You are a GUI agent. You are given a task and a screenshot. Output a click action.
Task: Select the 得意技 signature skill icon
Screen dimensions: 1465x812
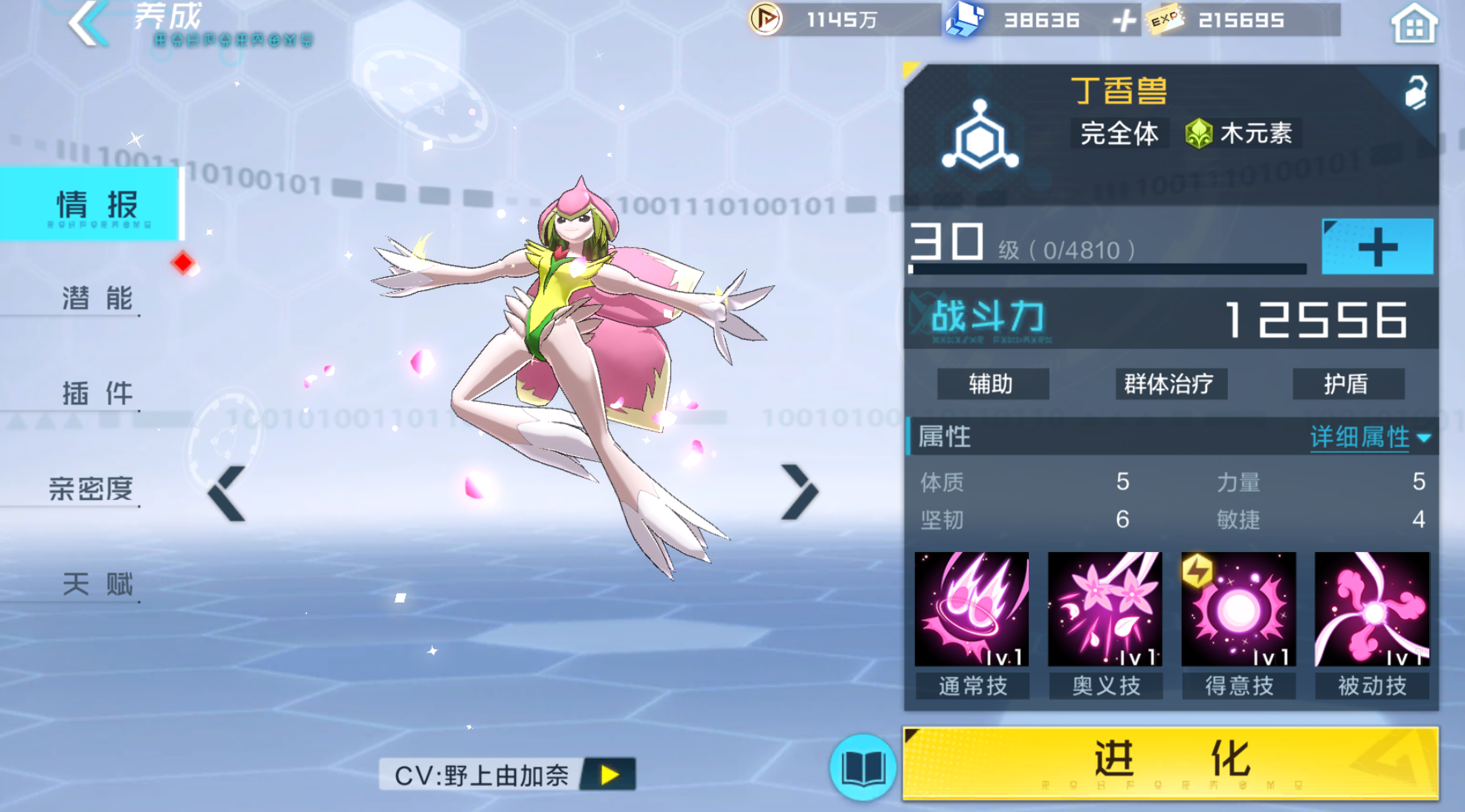click(x=1238, y=609)
